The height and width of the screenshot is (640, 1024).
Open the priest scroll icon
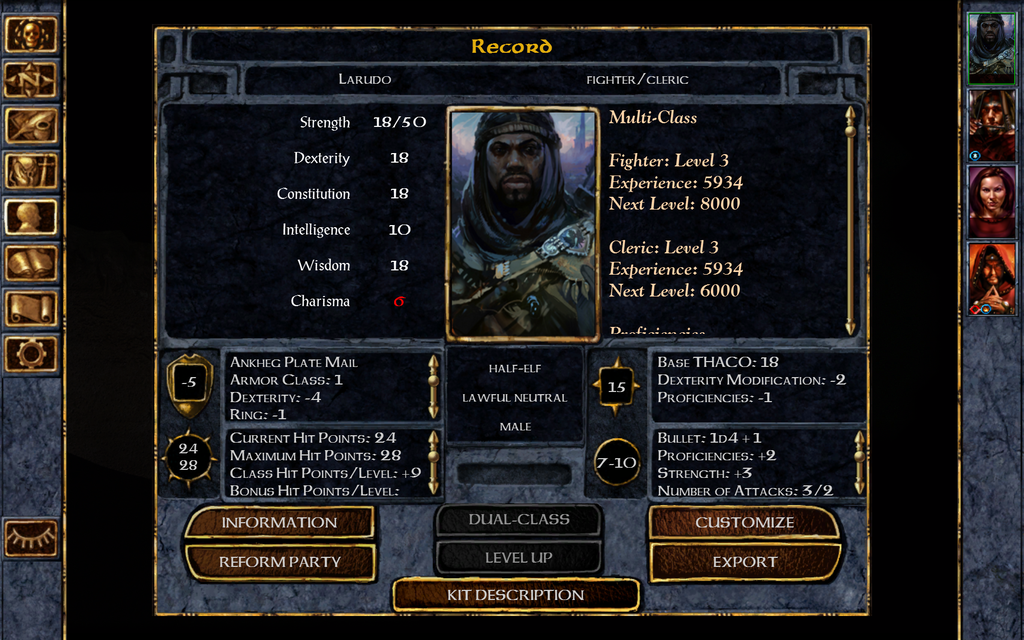[x=31, y=308]
